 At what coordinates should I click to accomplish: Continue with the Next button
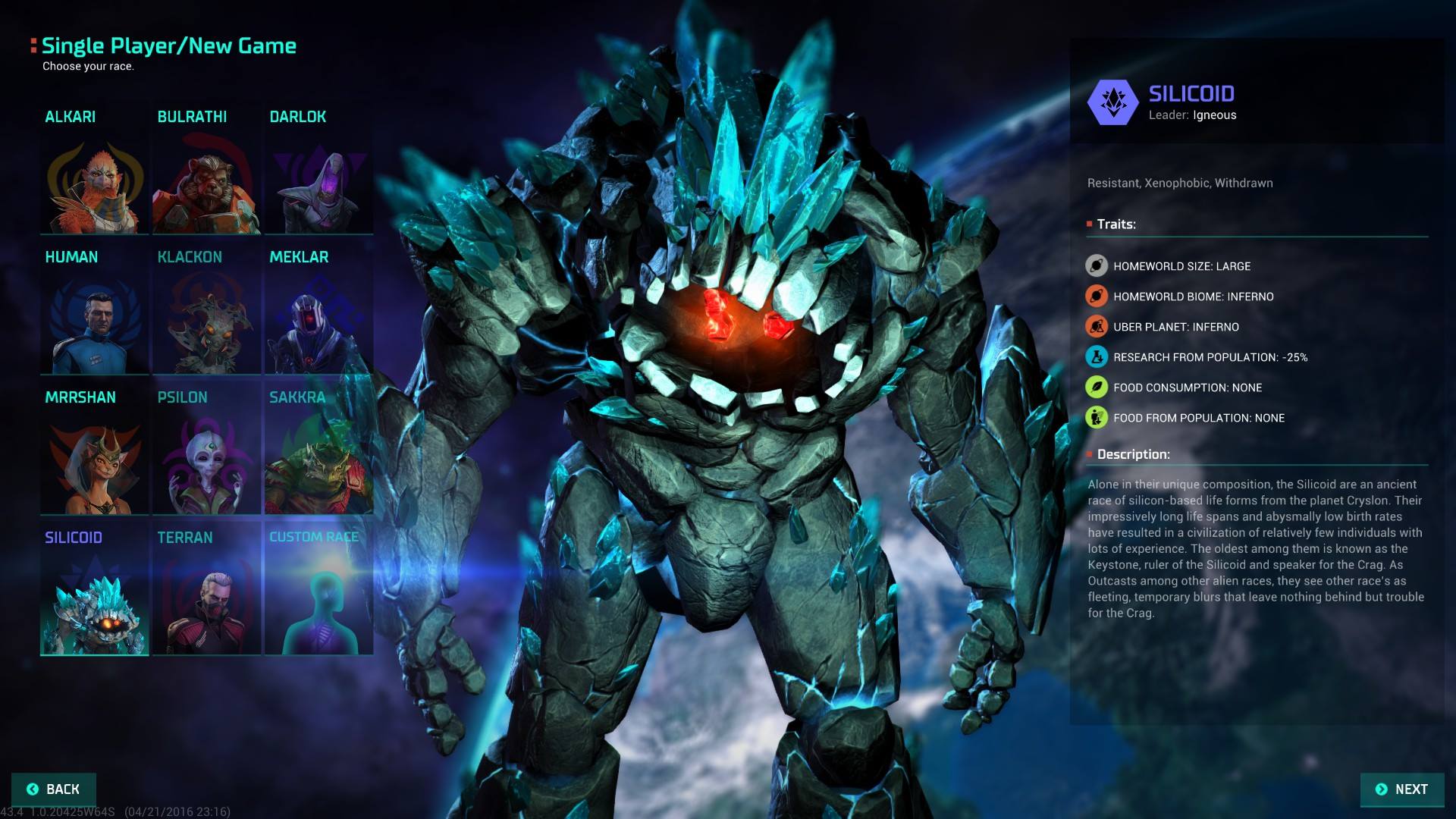[x=1401, y=789]
